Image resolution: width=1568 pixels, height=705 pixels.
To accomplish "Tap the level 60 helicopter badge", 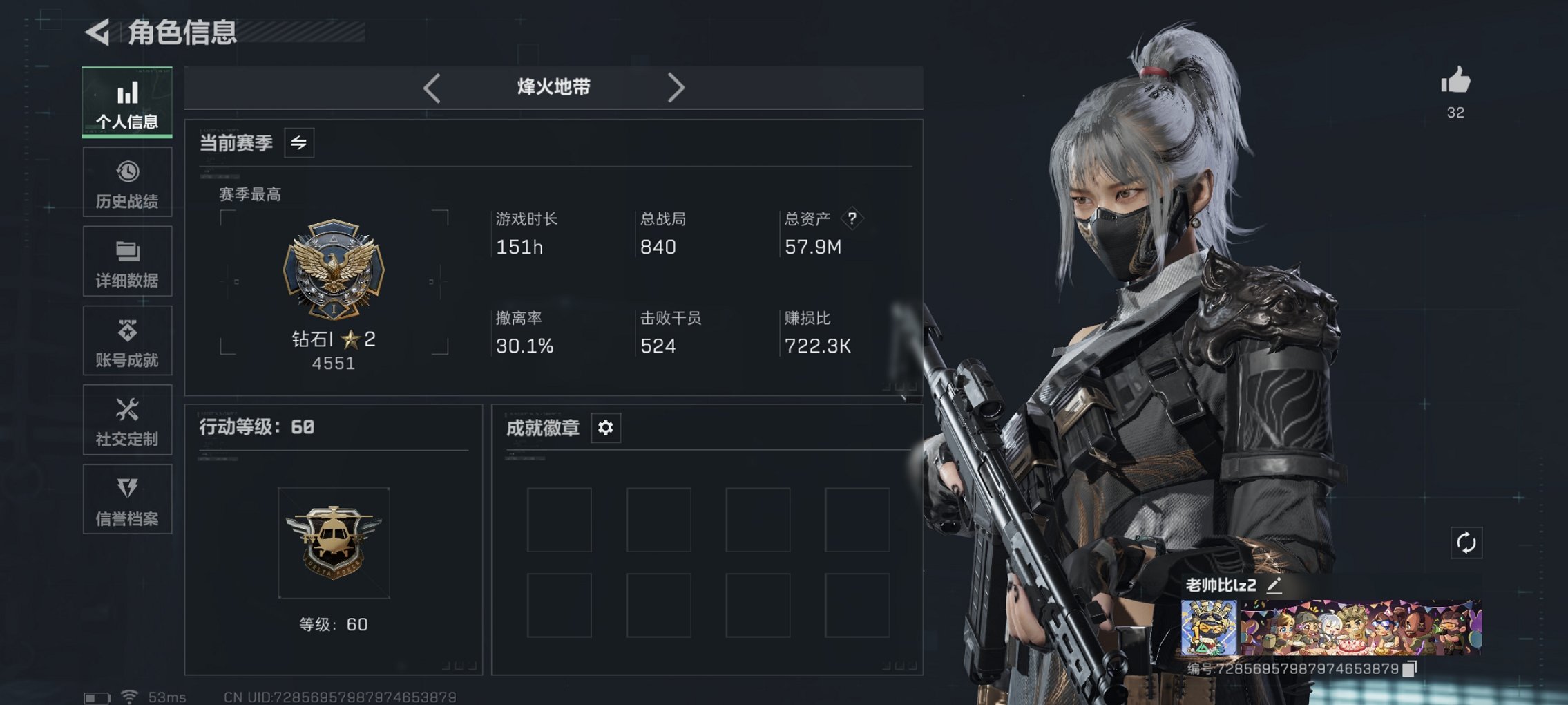I will [334, 544].
